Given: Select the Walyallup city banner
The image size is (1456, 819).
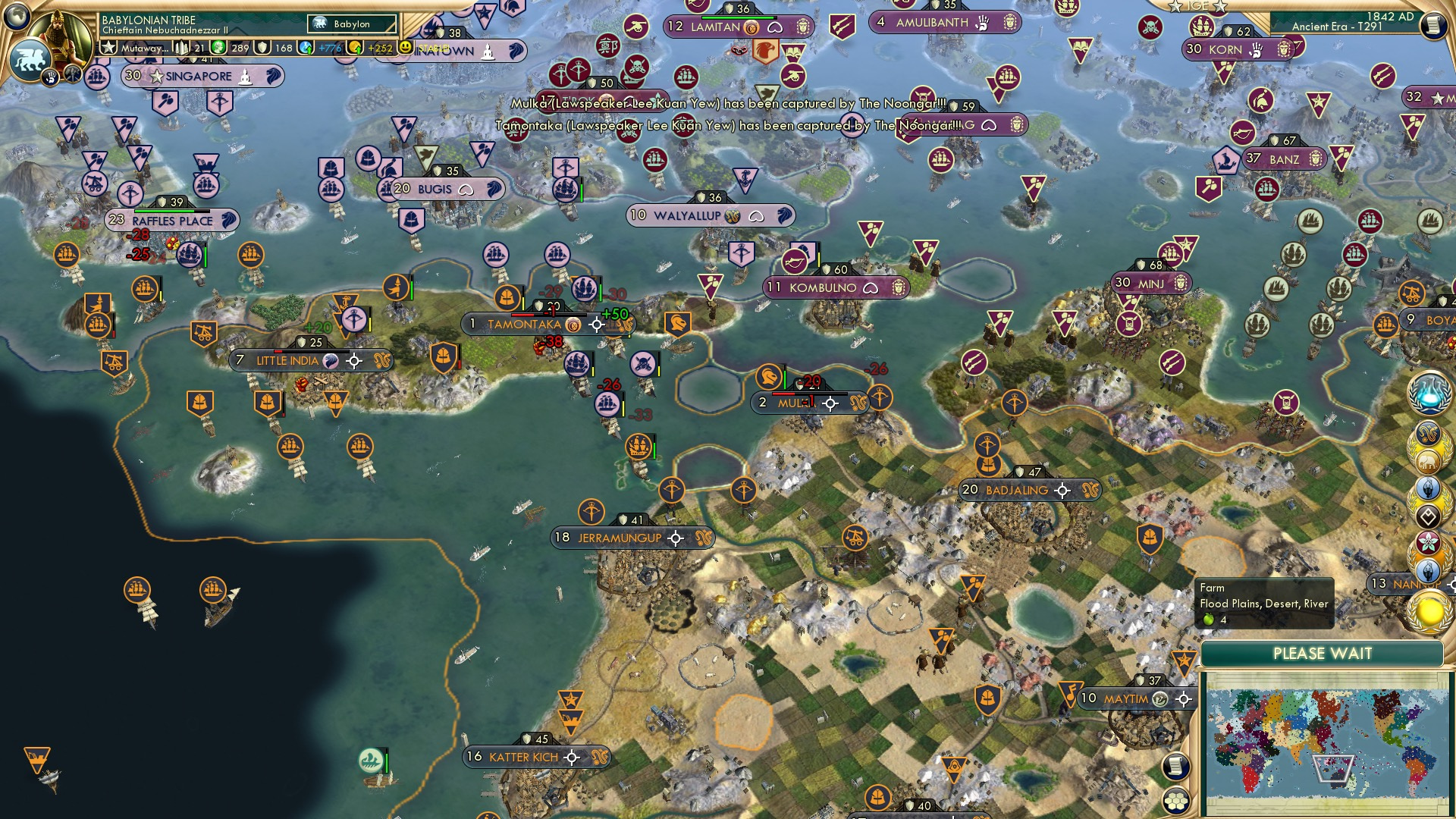Looking at the screenshot, I should pos(687,216).
